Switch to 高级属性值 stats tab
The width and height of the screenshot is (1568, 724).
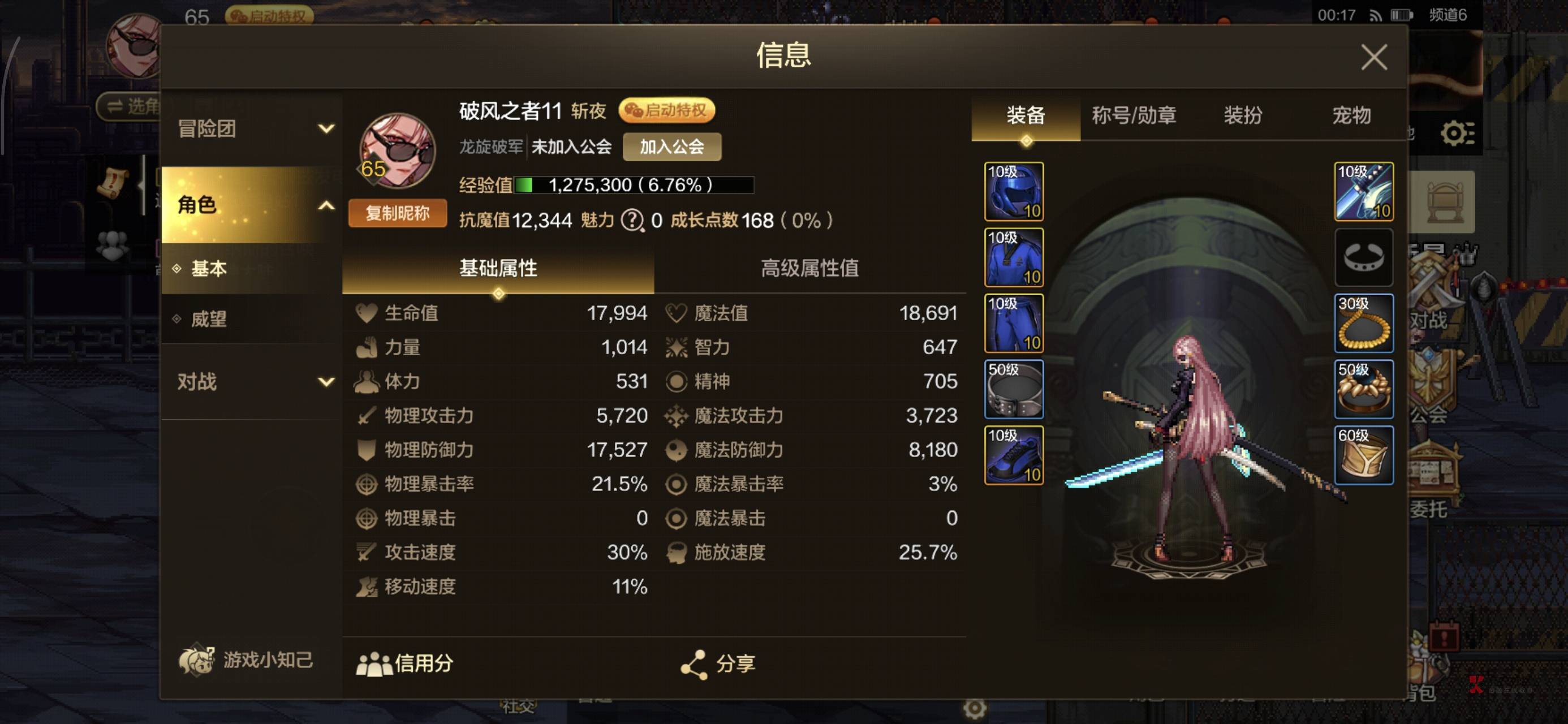(809, 269)
